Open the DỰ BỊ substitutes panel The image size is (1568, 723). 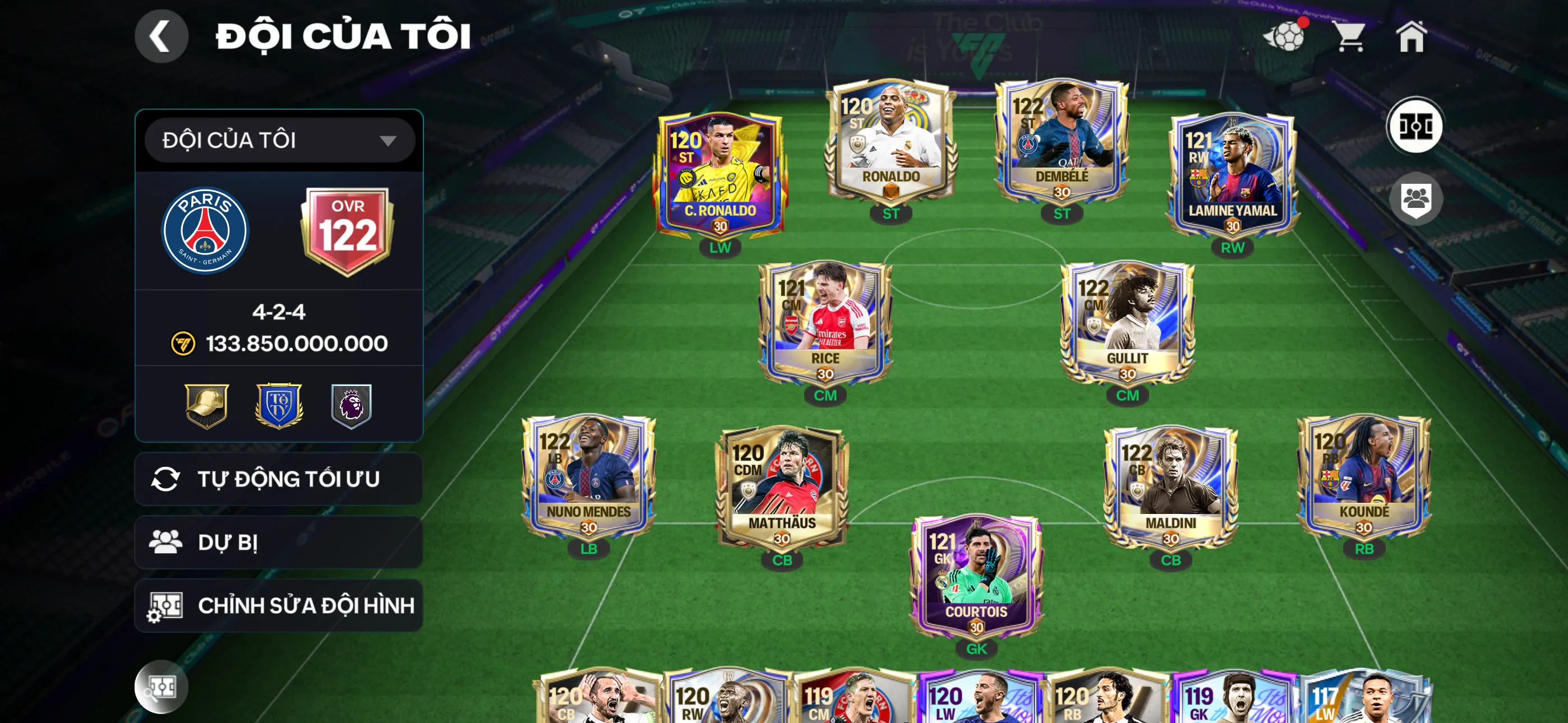(x=279, y=543)
